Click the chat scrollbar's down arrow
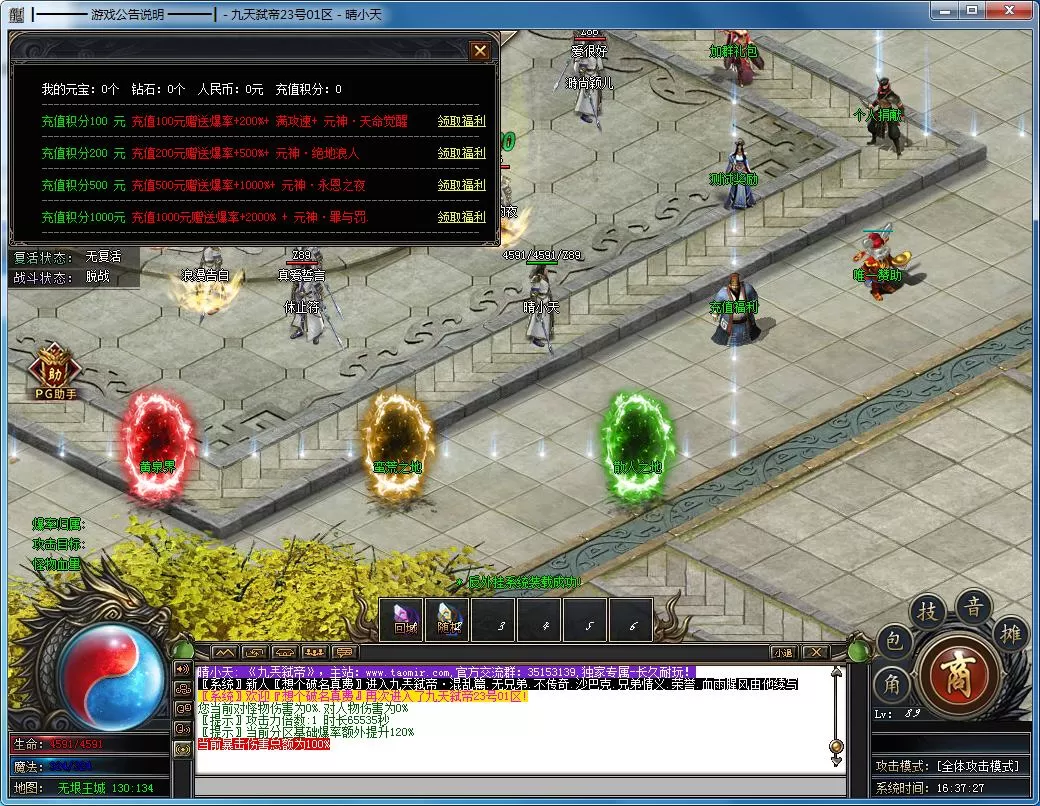1040x806 pixels. coord(836,760)
